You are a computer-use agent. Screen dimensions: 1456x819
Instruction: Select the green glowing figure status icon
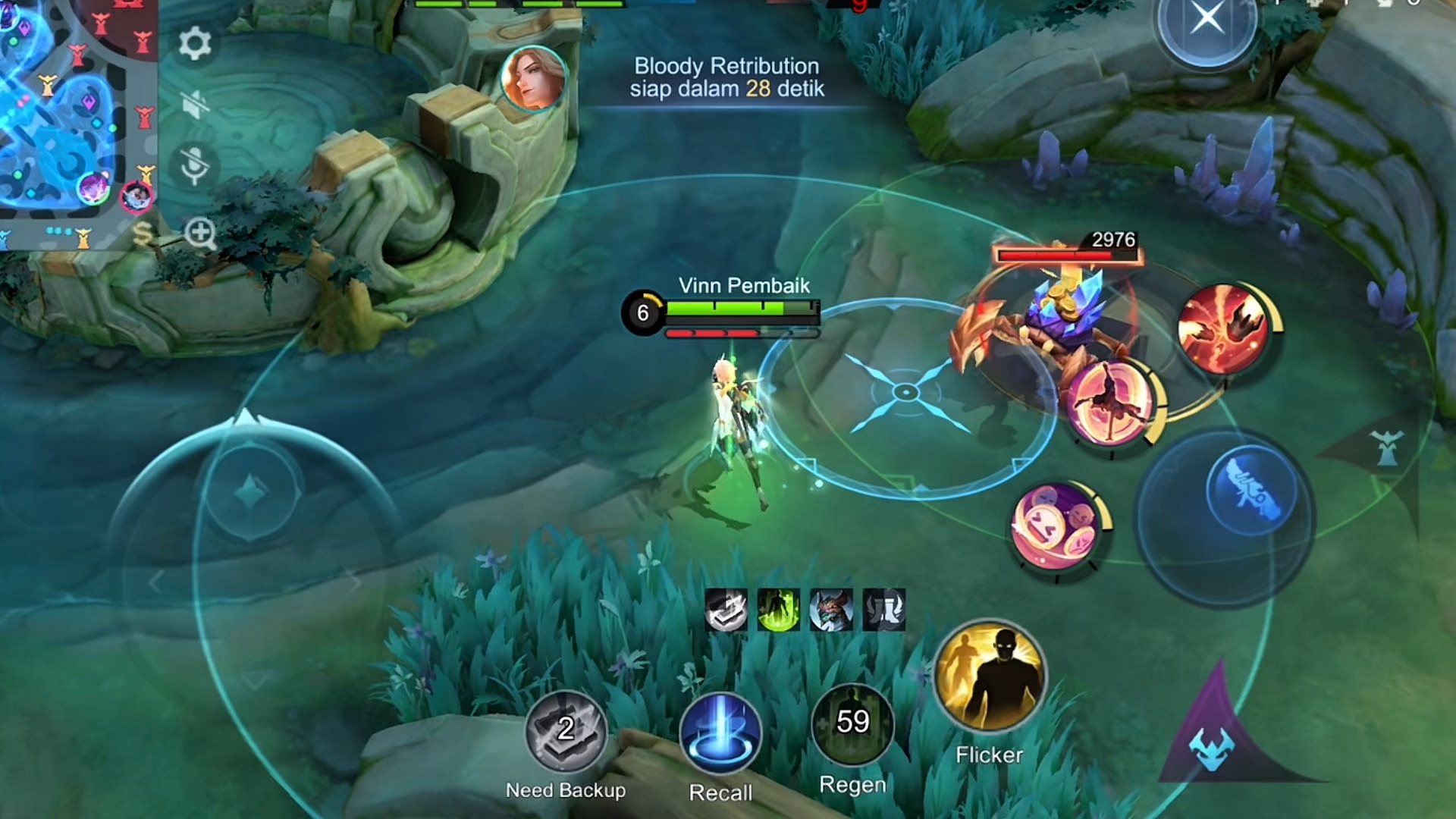pos(779,610)
